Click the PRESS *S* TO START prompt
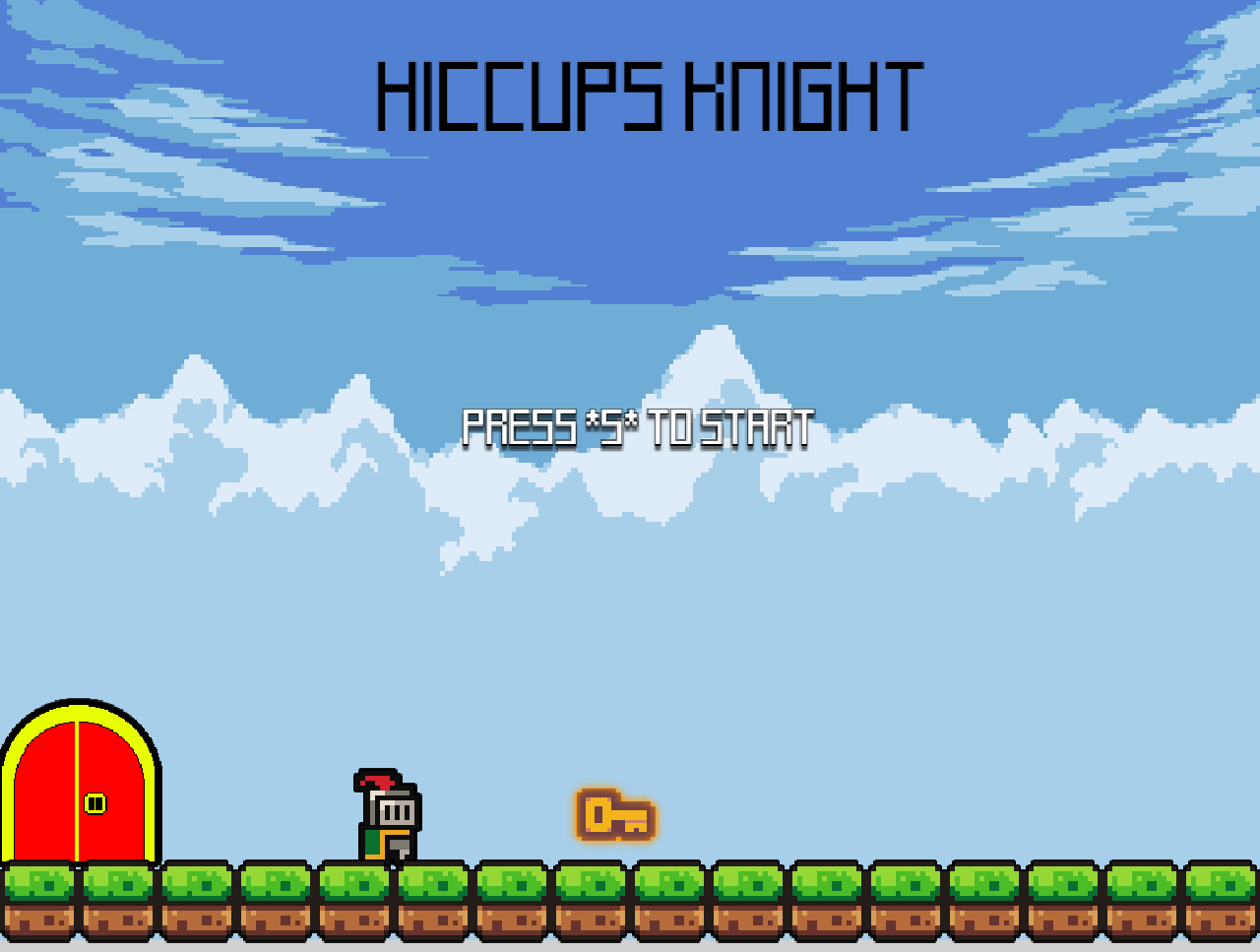1260x952 pixels. 638,427
